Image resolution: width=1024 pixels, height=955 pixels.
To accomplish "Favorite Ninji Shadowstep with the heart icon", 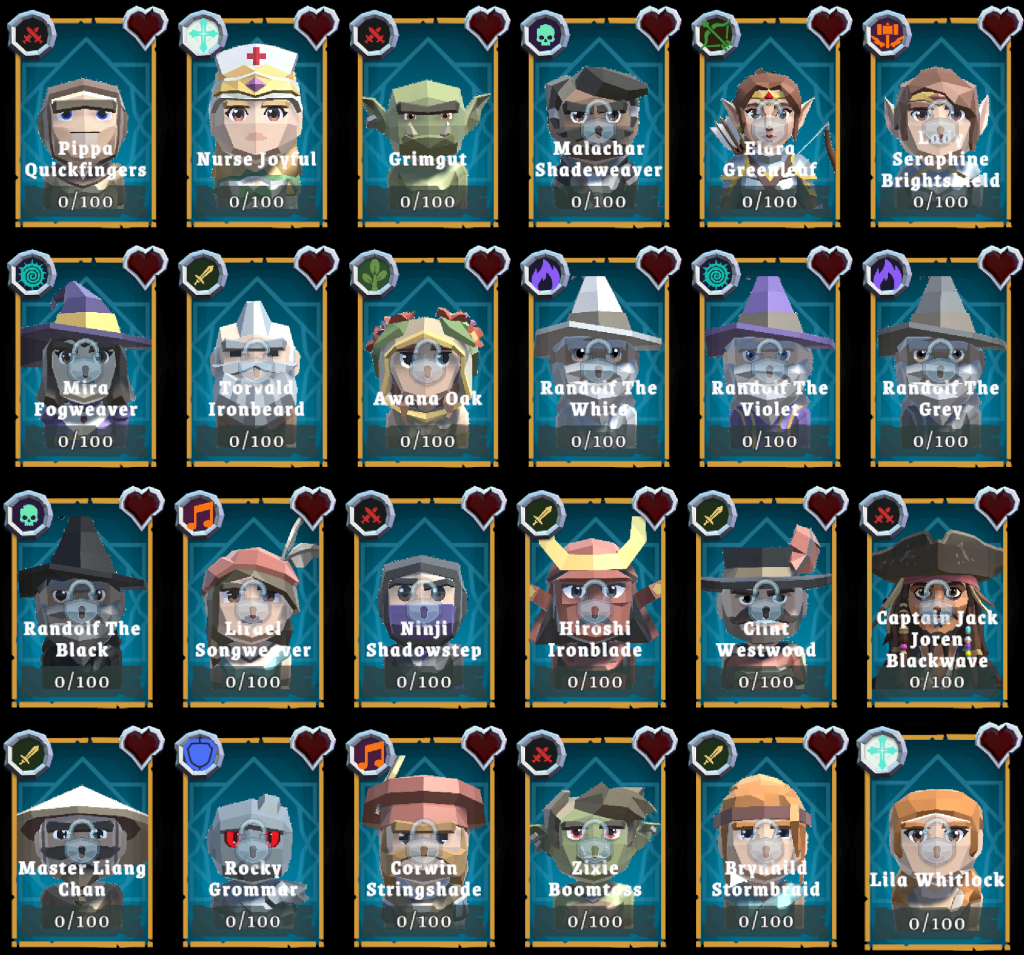I will coord(485,507).
